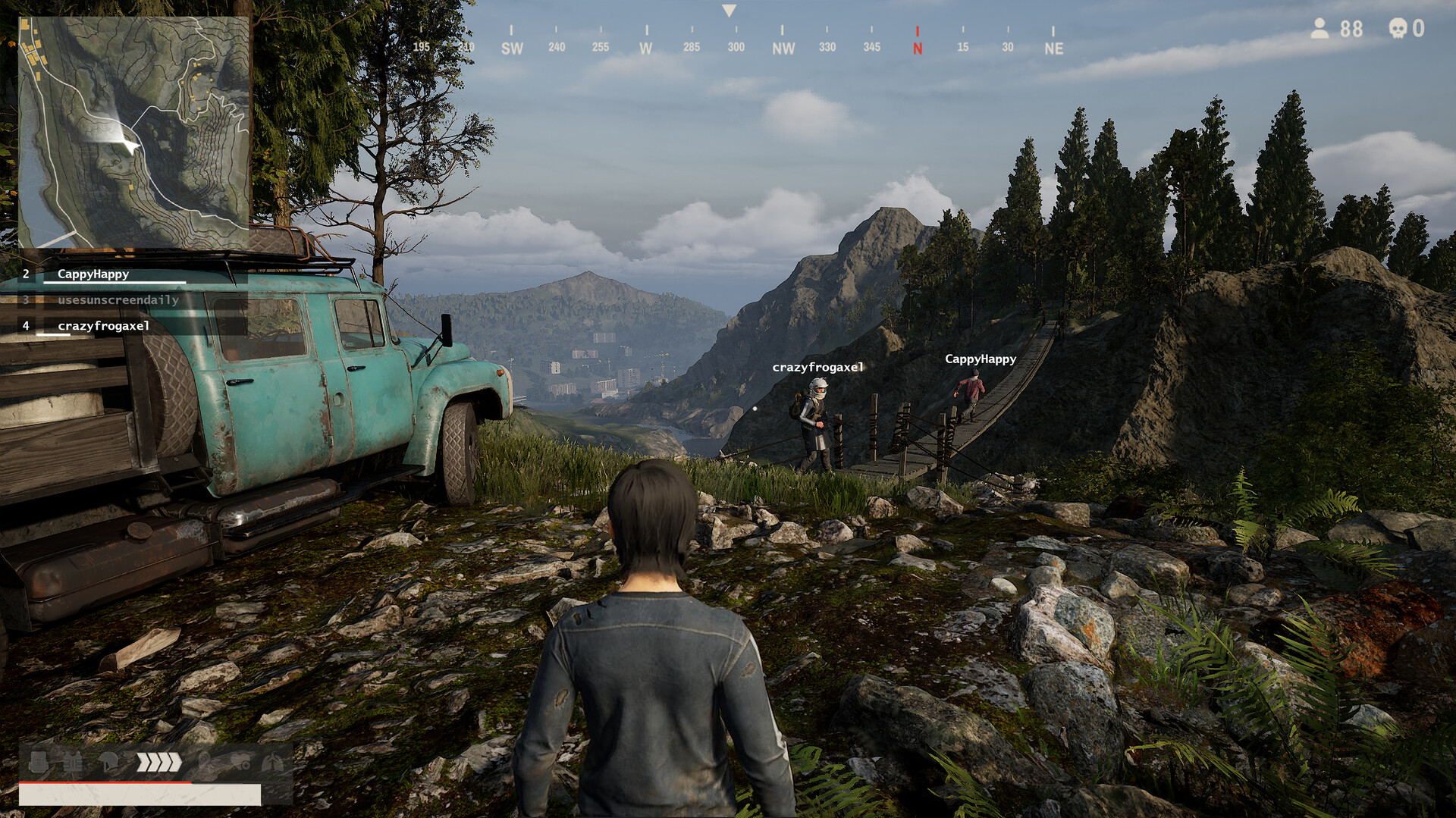Click the players alive person icon

point(1319,29)
